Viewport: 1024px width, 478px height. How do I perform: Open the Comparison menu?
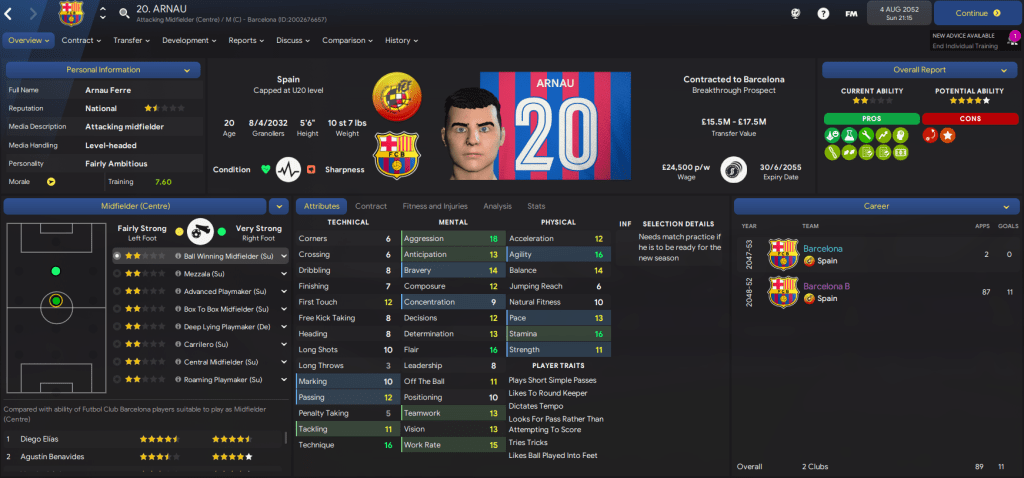(x=348, y=41)
